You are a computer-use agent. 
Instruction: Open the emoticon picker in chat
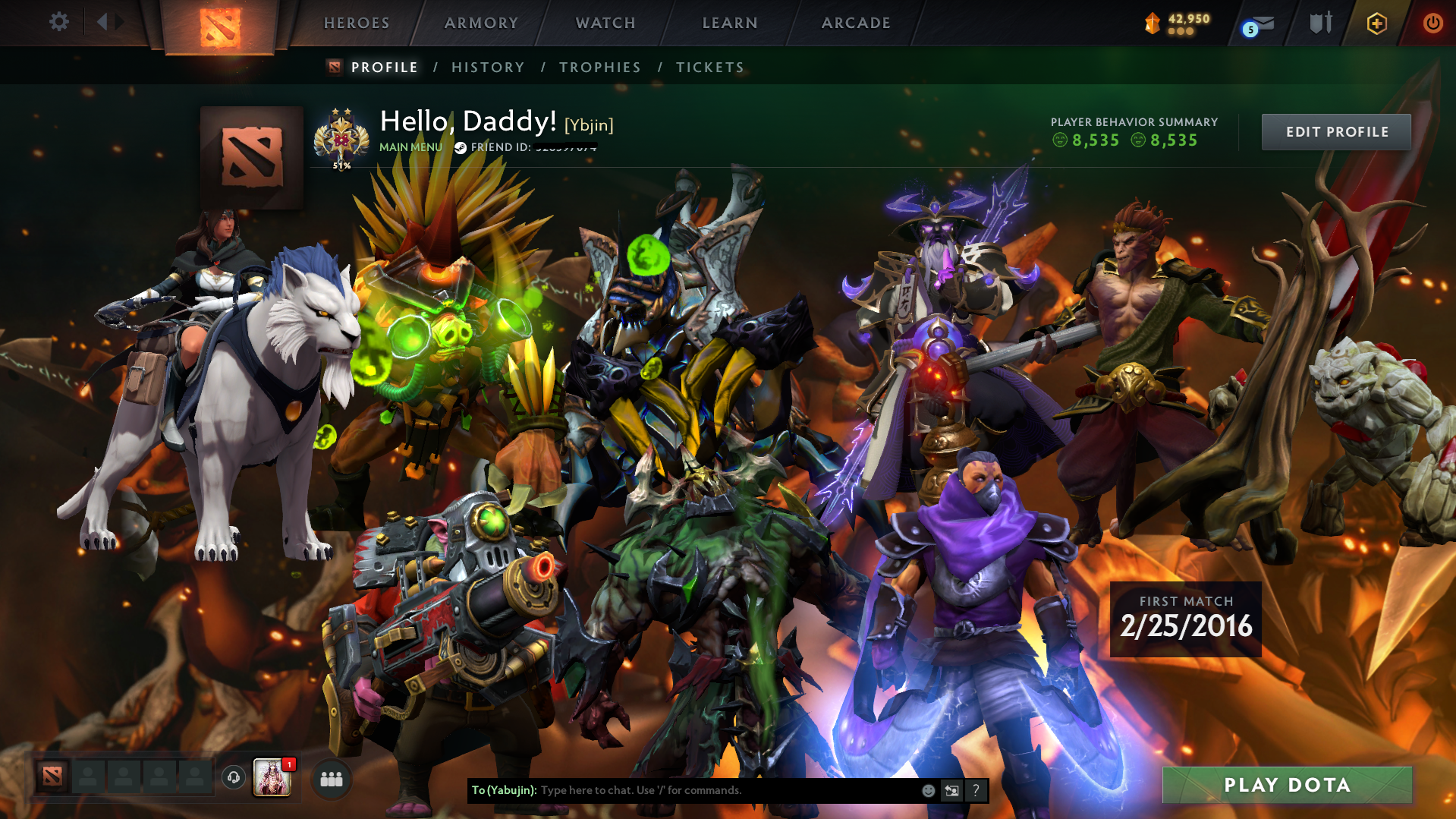coord(929,790)
